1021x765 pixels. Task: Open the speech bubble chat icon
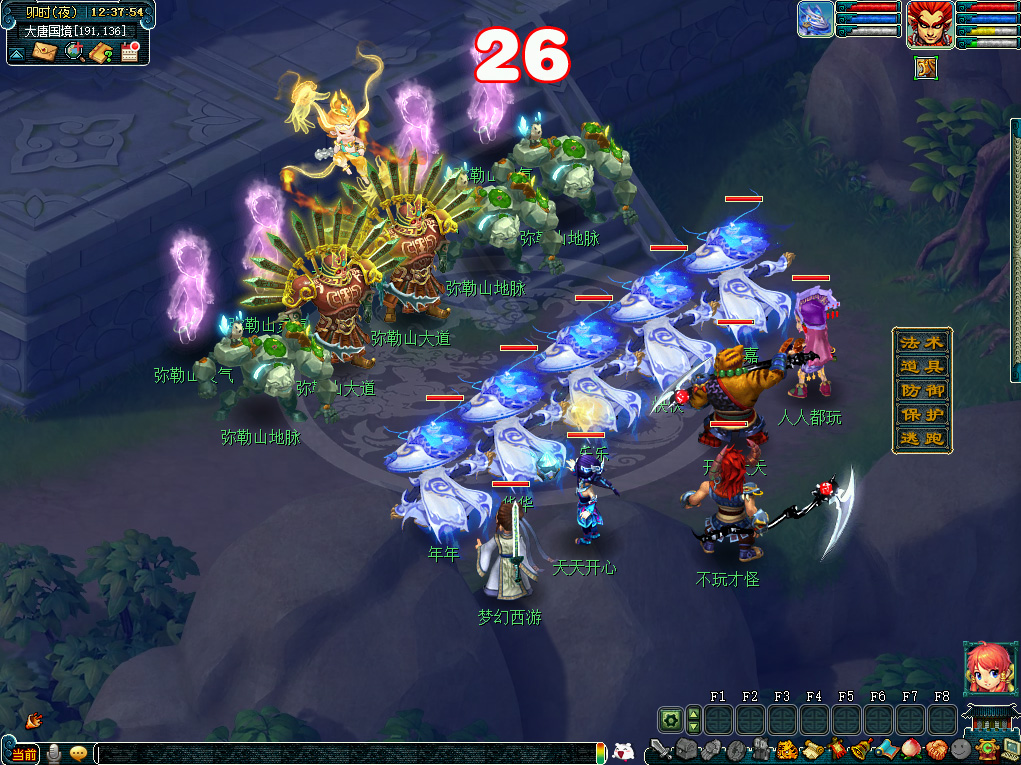(x=78, y=753)
